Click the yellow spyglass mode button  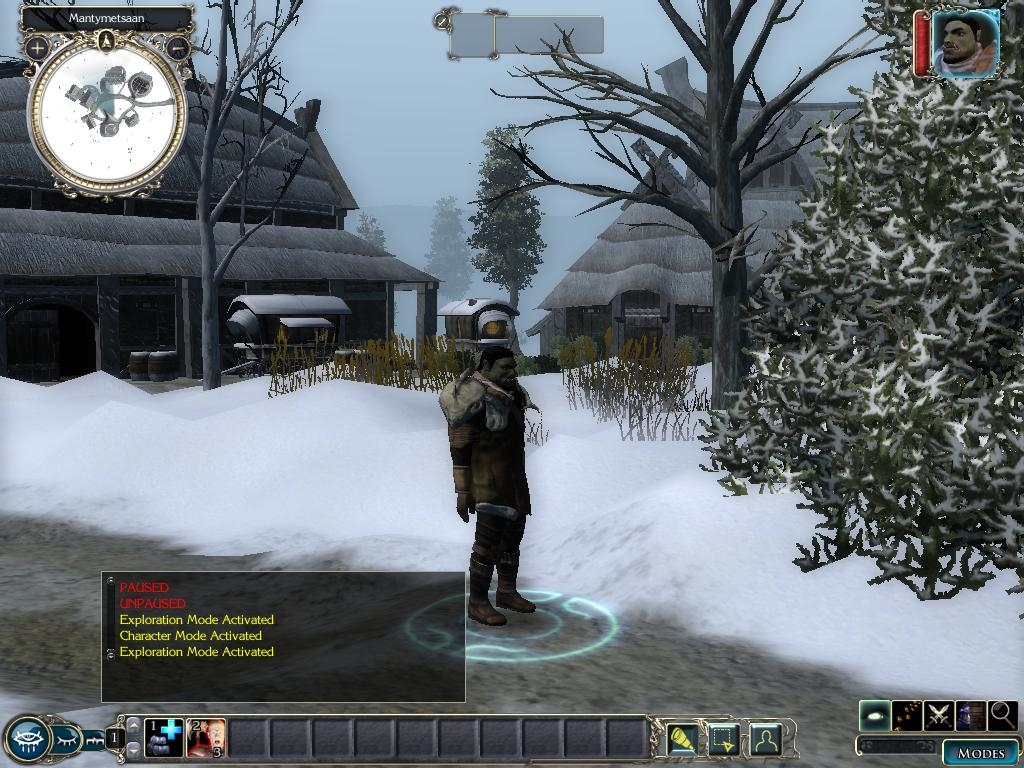(x=683, y=739)
